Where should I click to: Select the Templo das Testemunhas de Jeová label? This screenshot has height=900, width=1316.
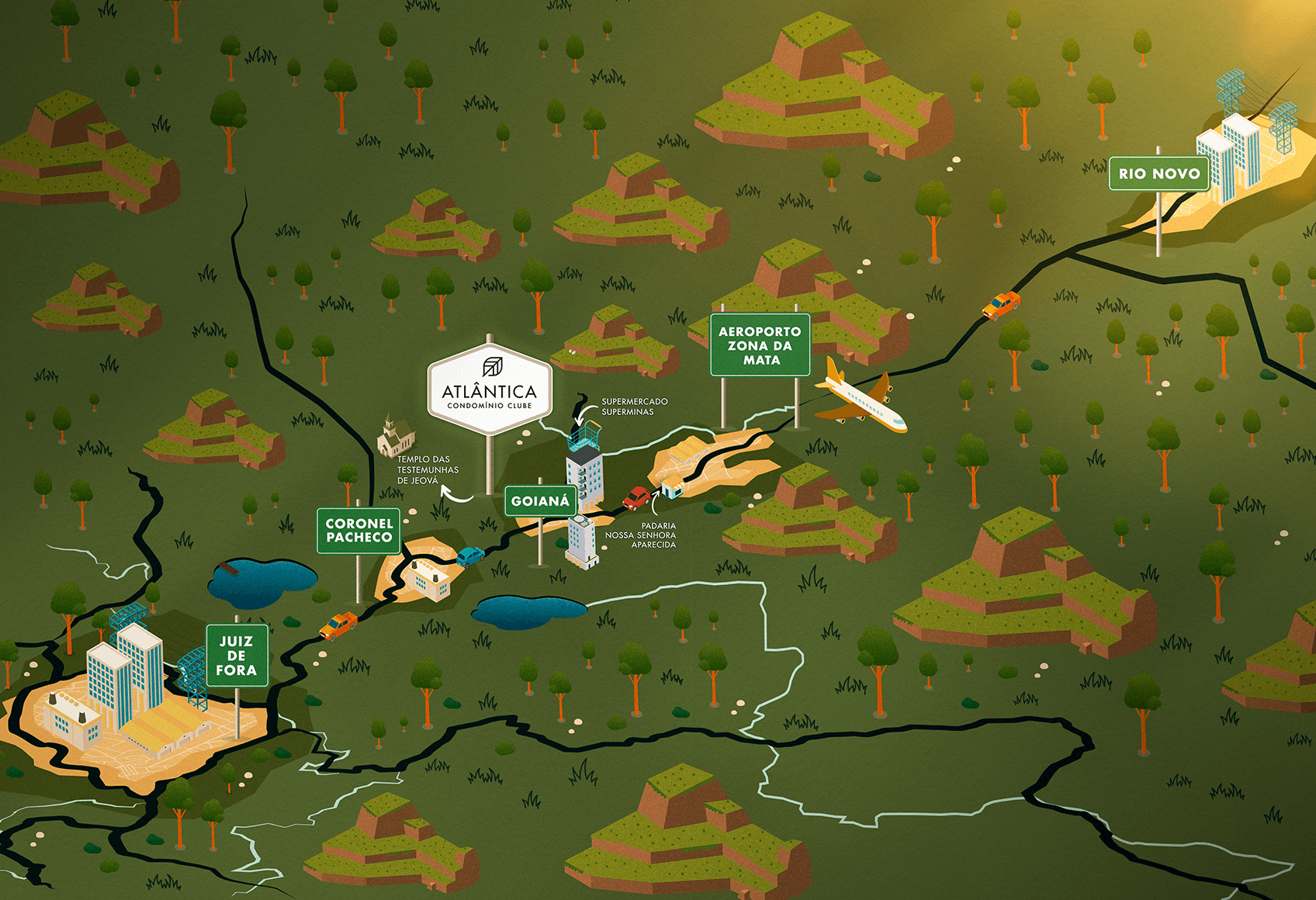pos(428,470)
